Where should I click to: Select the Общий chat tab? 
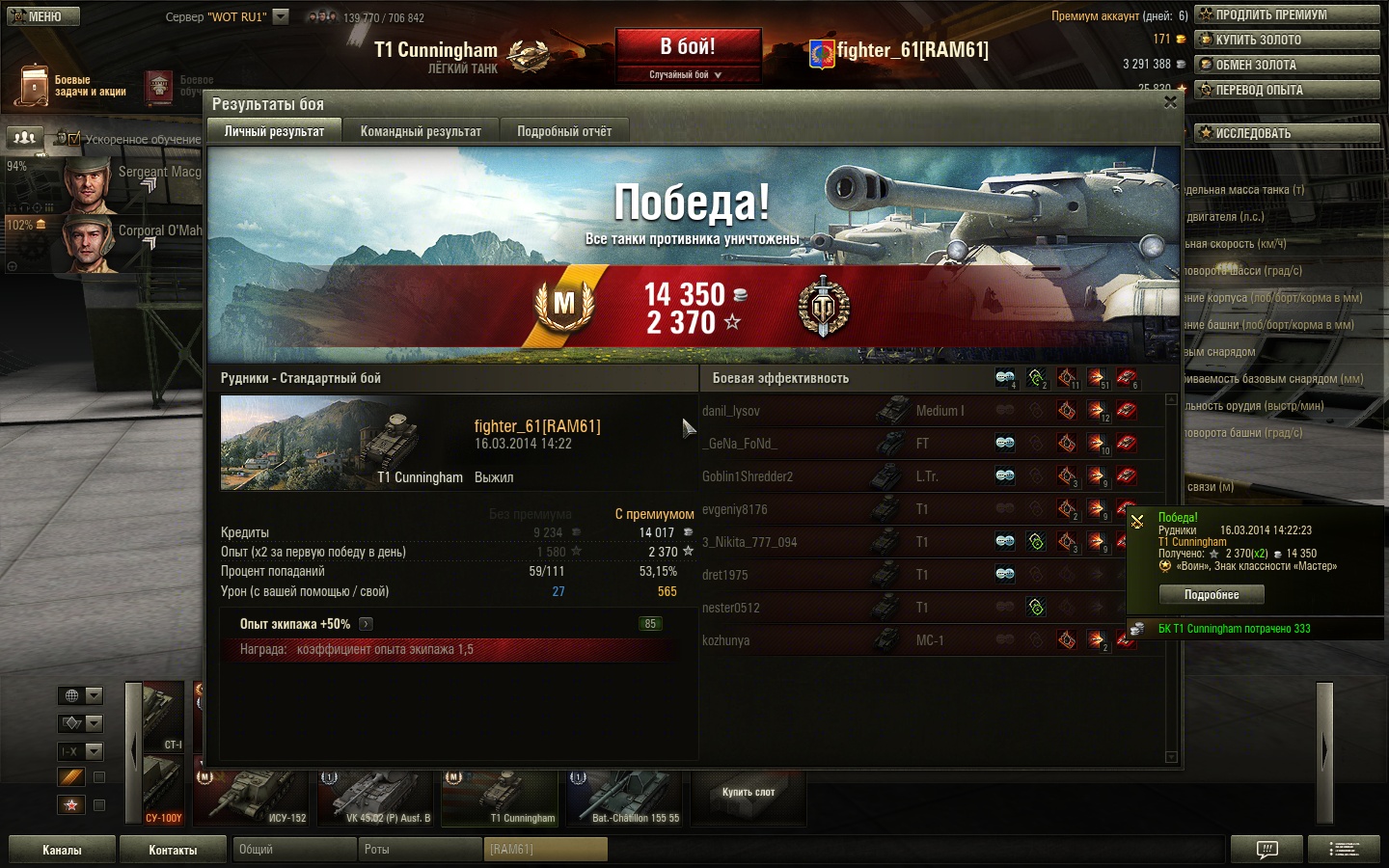pos(293,850)
